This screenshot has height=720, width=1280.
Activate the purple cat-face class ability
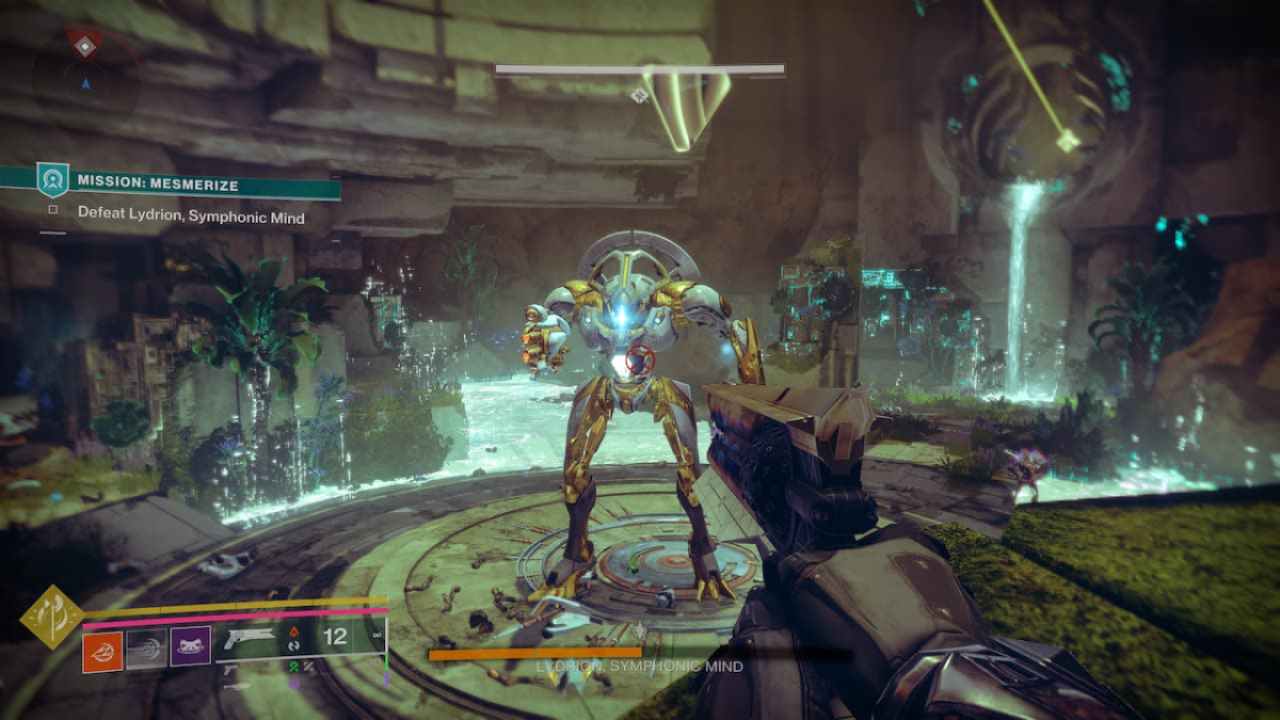(x=190, y=647)
